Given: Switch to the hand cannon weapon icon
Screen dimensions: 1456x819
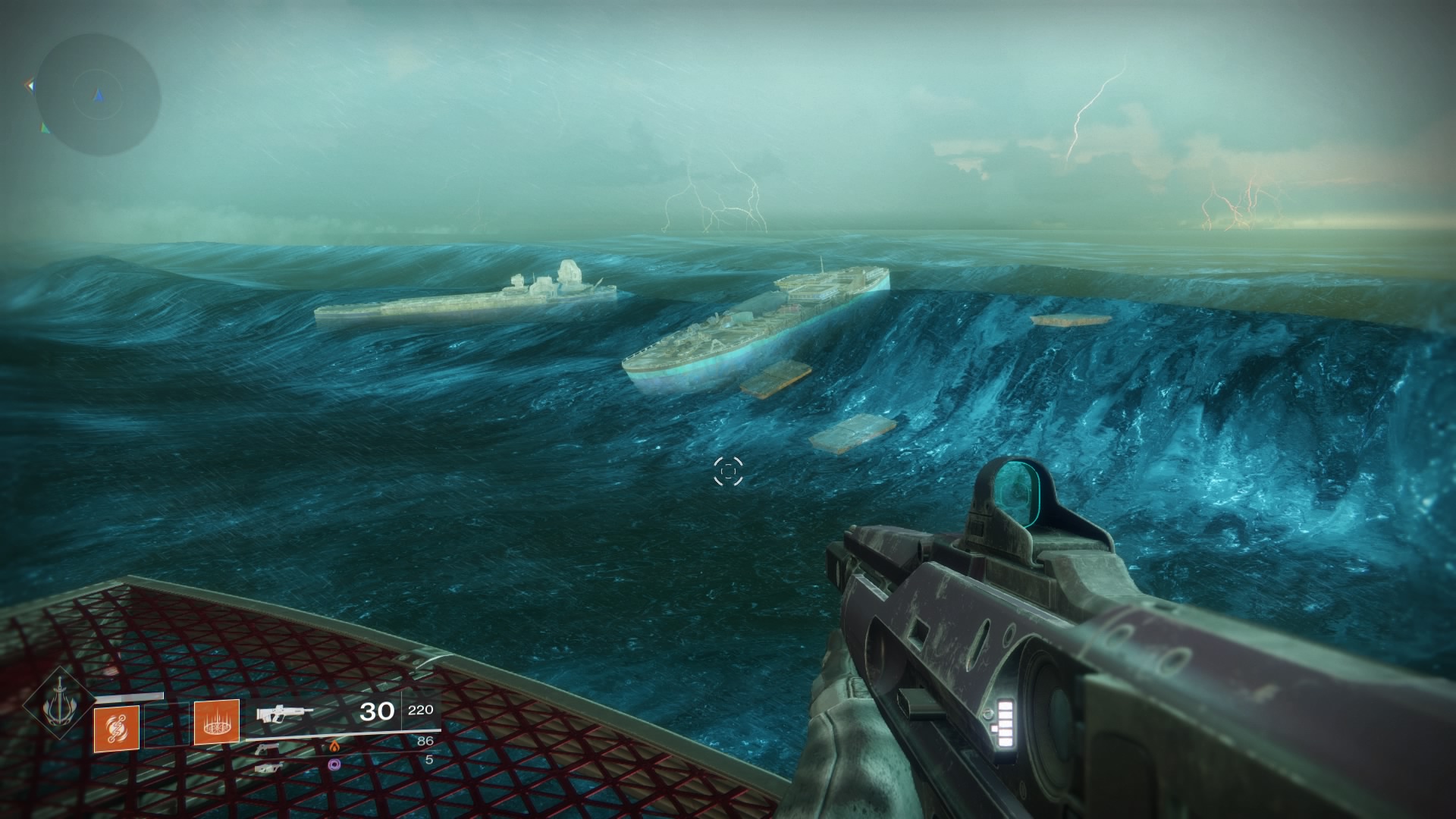Looking at the screenshot, I should pos(266,749).
